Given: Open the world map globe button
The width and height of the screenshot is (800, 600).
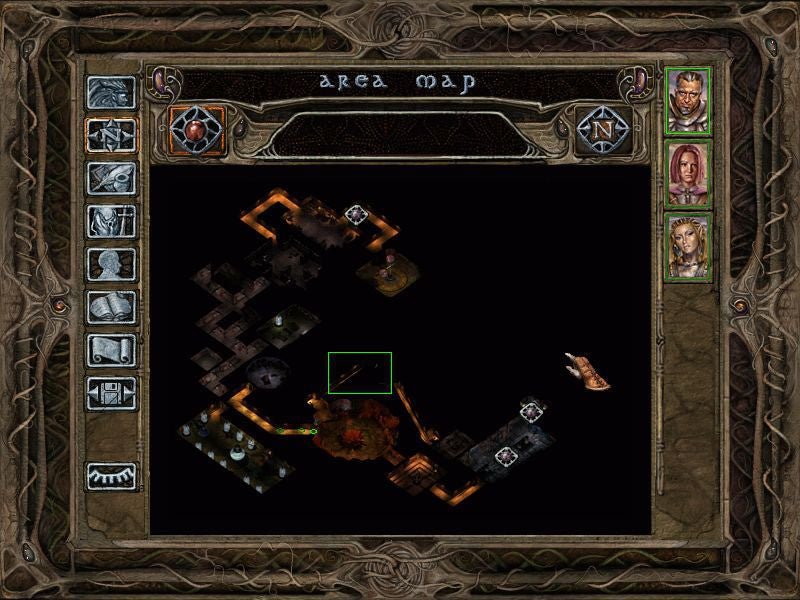Looking at the screenshot, I should tap(197, 129).
